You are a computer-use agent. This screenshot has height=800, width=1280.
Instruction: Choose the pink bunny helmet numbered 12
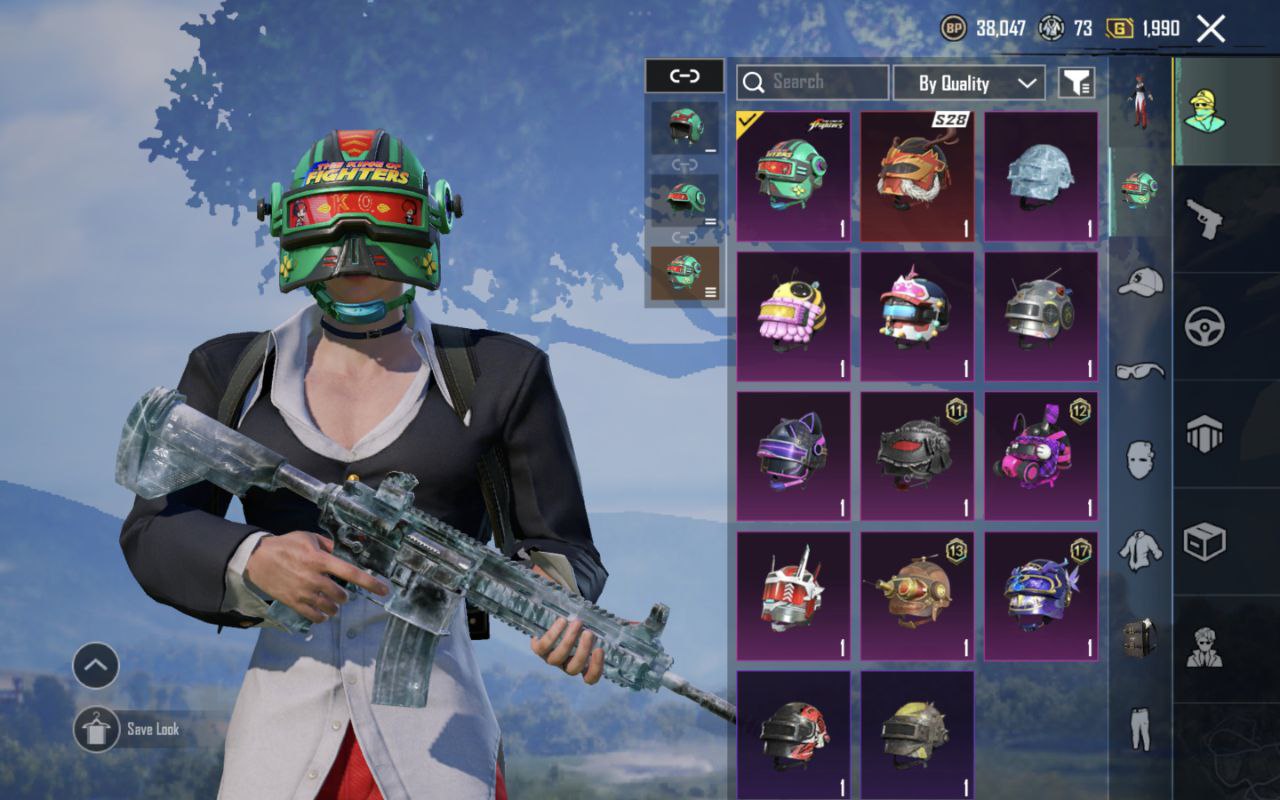(1040, 456)
